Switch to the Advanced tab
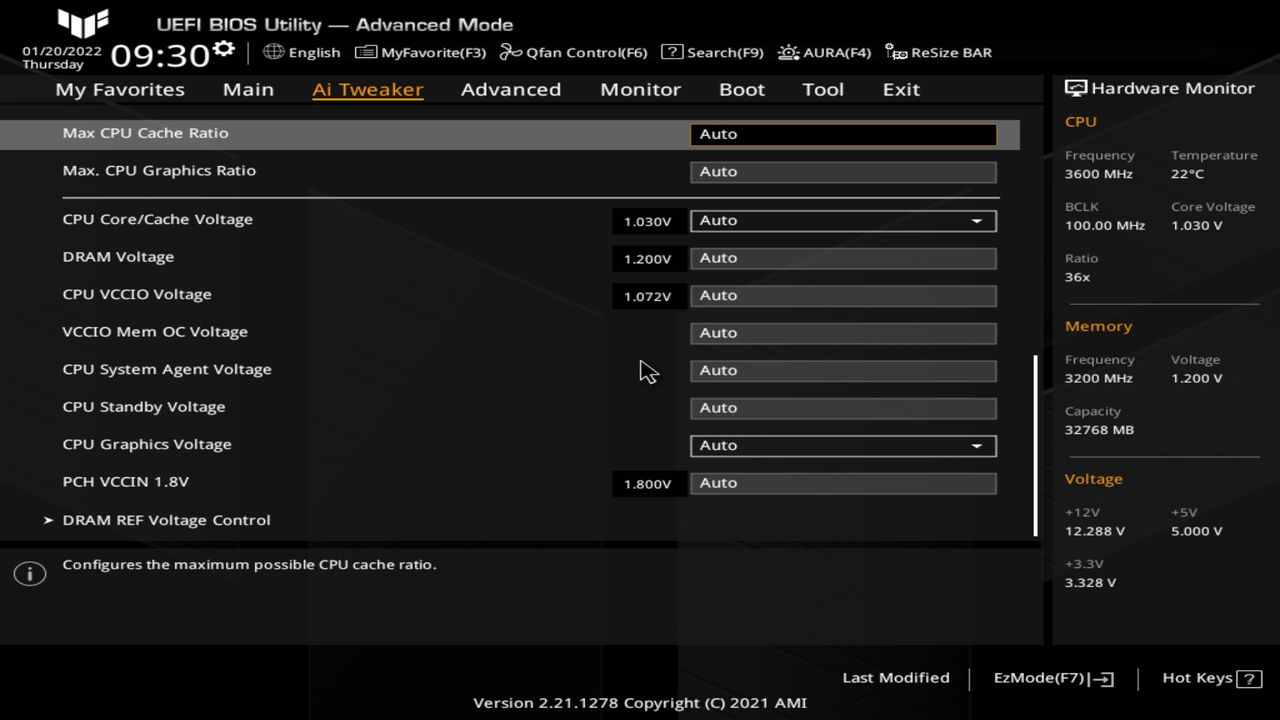This screenshot has height=720, width=1280. [x=511, y=89]
